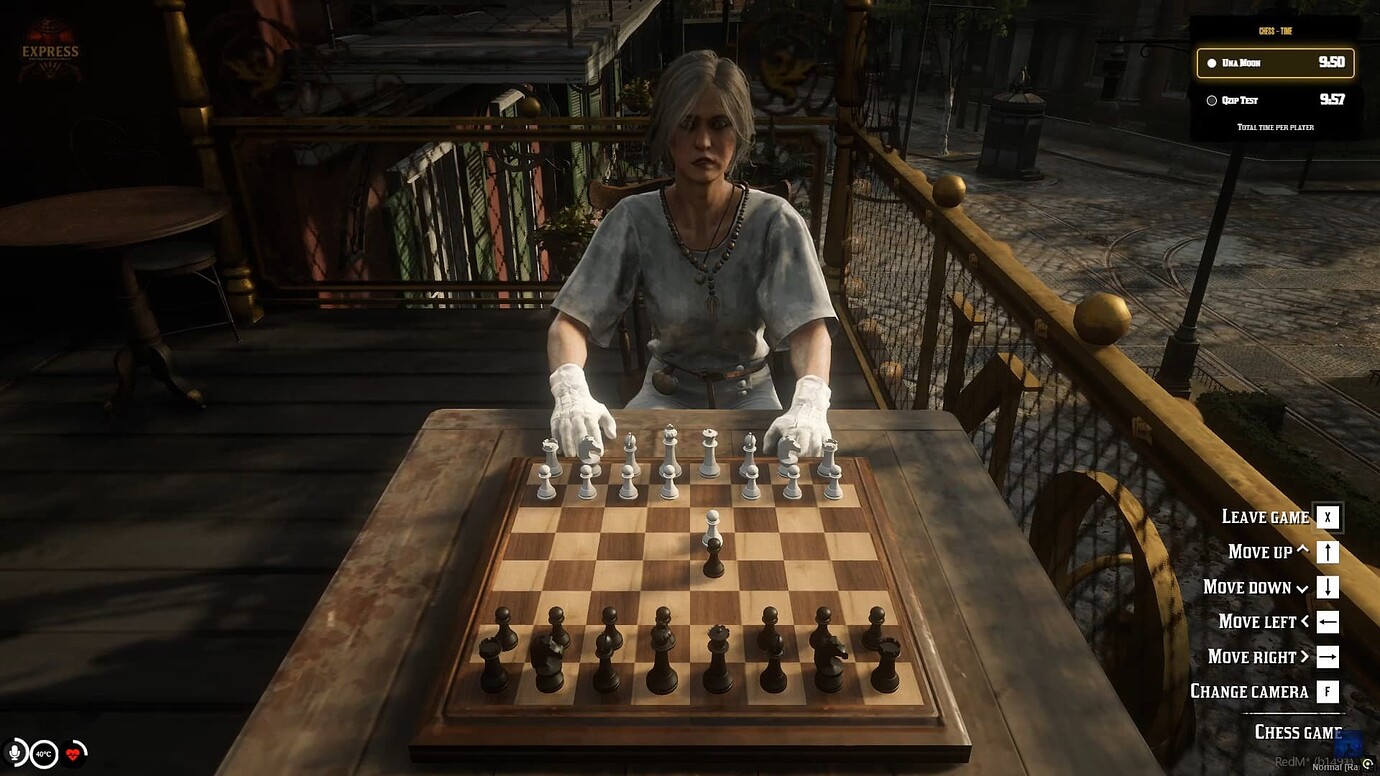The image size is (1380, 776).
Task: Select the Una Moon radio button
Action: click(x=1210, y=62)
